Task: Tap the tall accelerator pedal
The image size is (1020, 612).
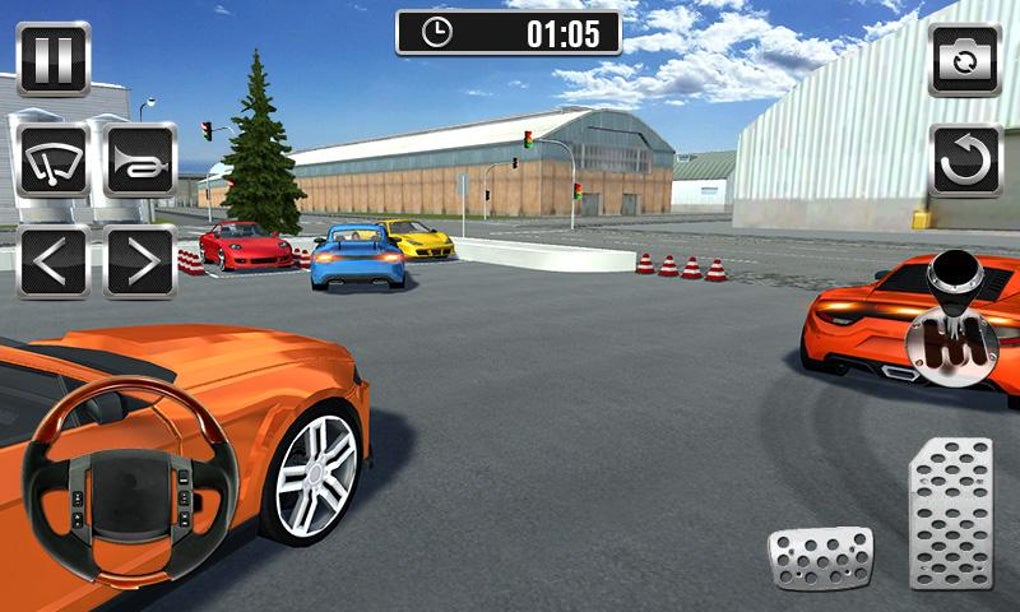Action: [950, 512]
